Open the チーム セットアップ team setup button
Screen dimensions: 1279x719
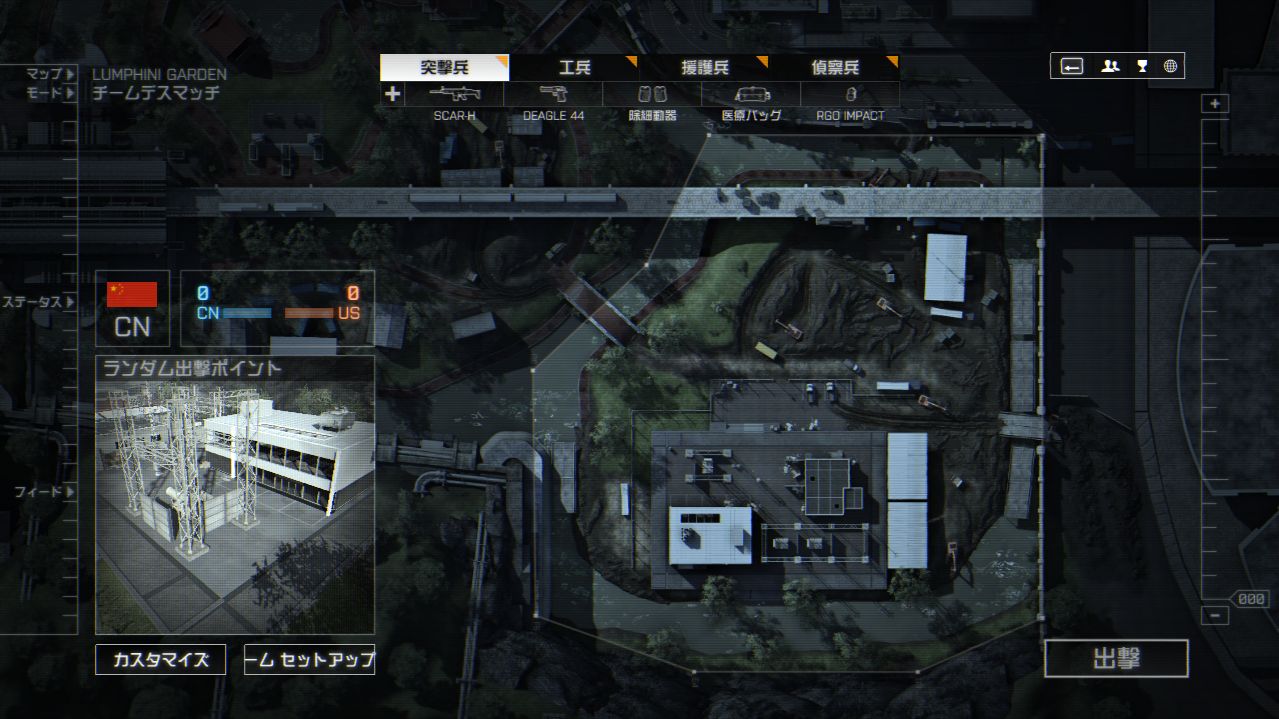[x=309, y=660]
